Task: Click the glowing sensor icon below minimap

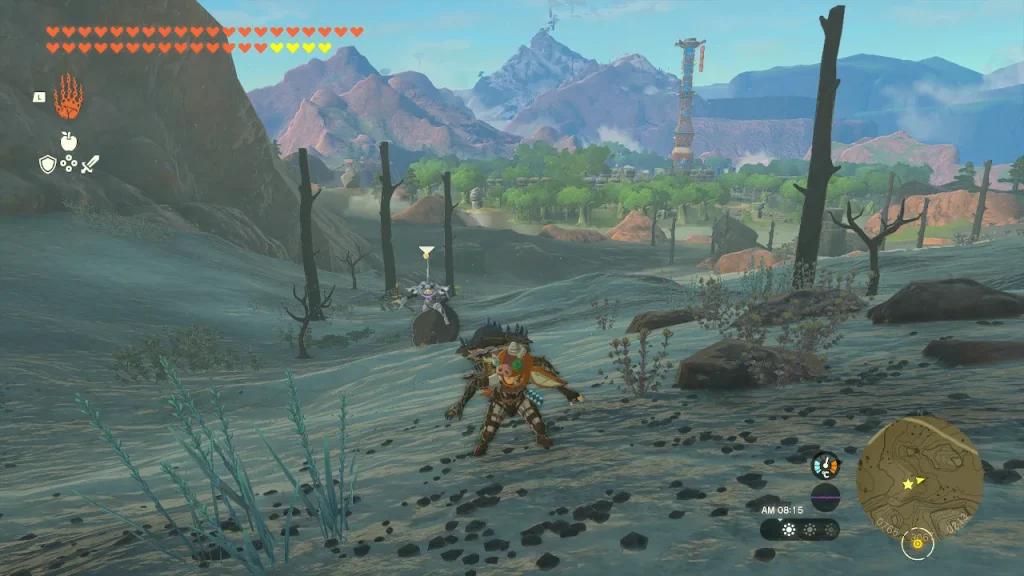Action: coord(917,544)
